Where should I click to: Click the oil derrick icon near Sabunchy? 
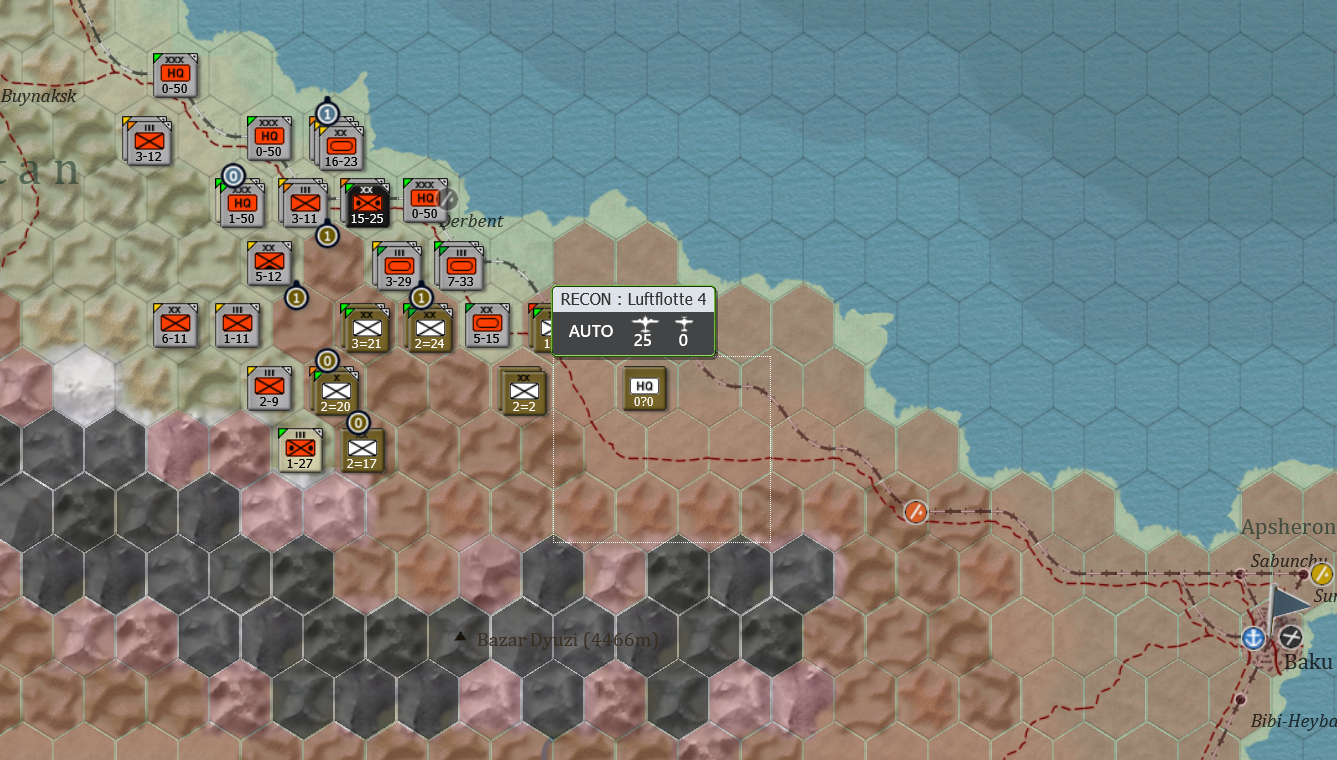click(1320, 573)
